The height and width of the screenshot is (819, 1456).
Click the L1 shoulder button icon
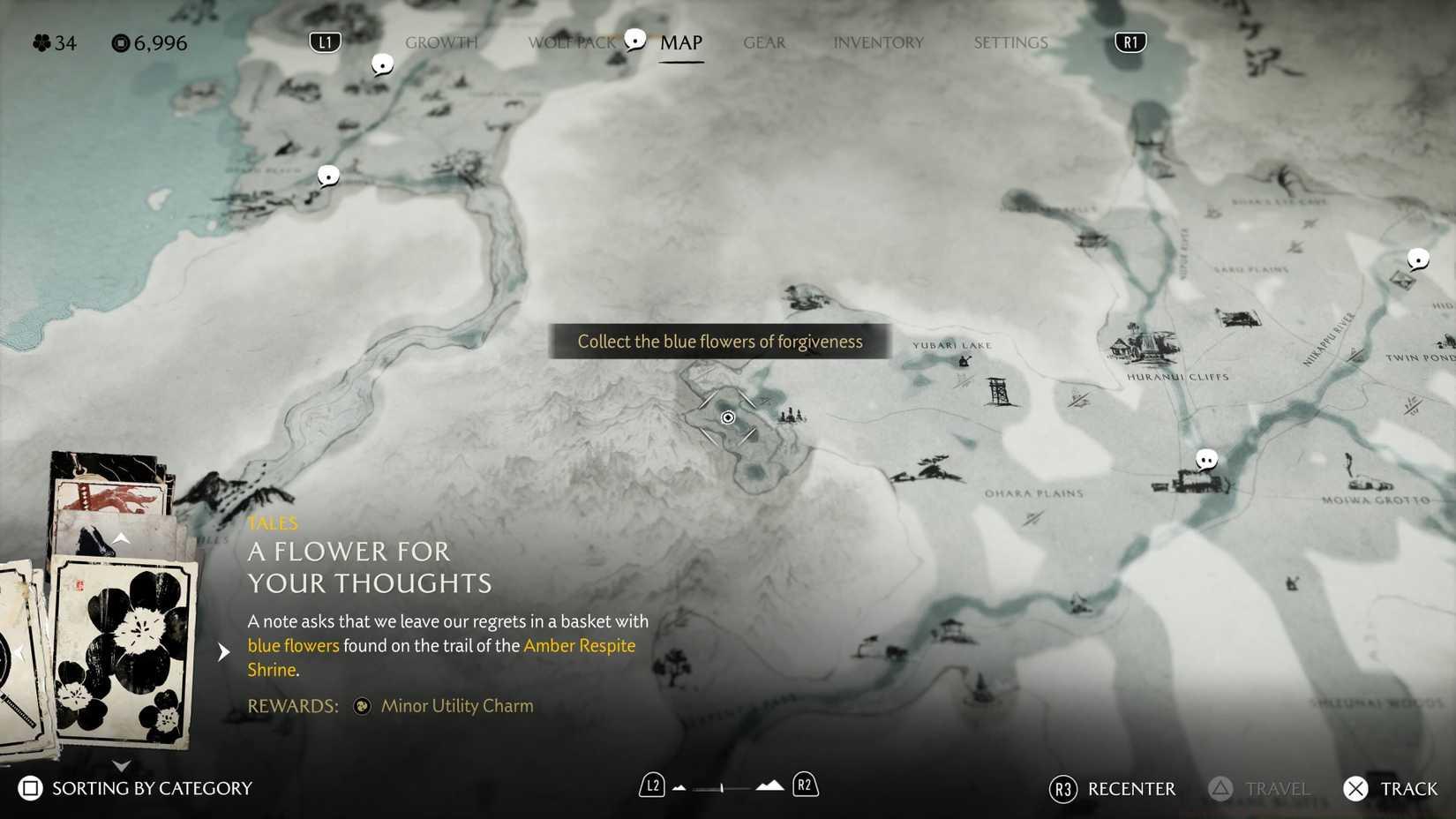point(324,41)
